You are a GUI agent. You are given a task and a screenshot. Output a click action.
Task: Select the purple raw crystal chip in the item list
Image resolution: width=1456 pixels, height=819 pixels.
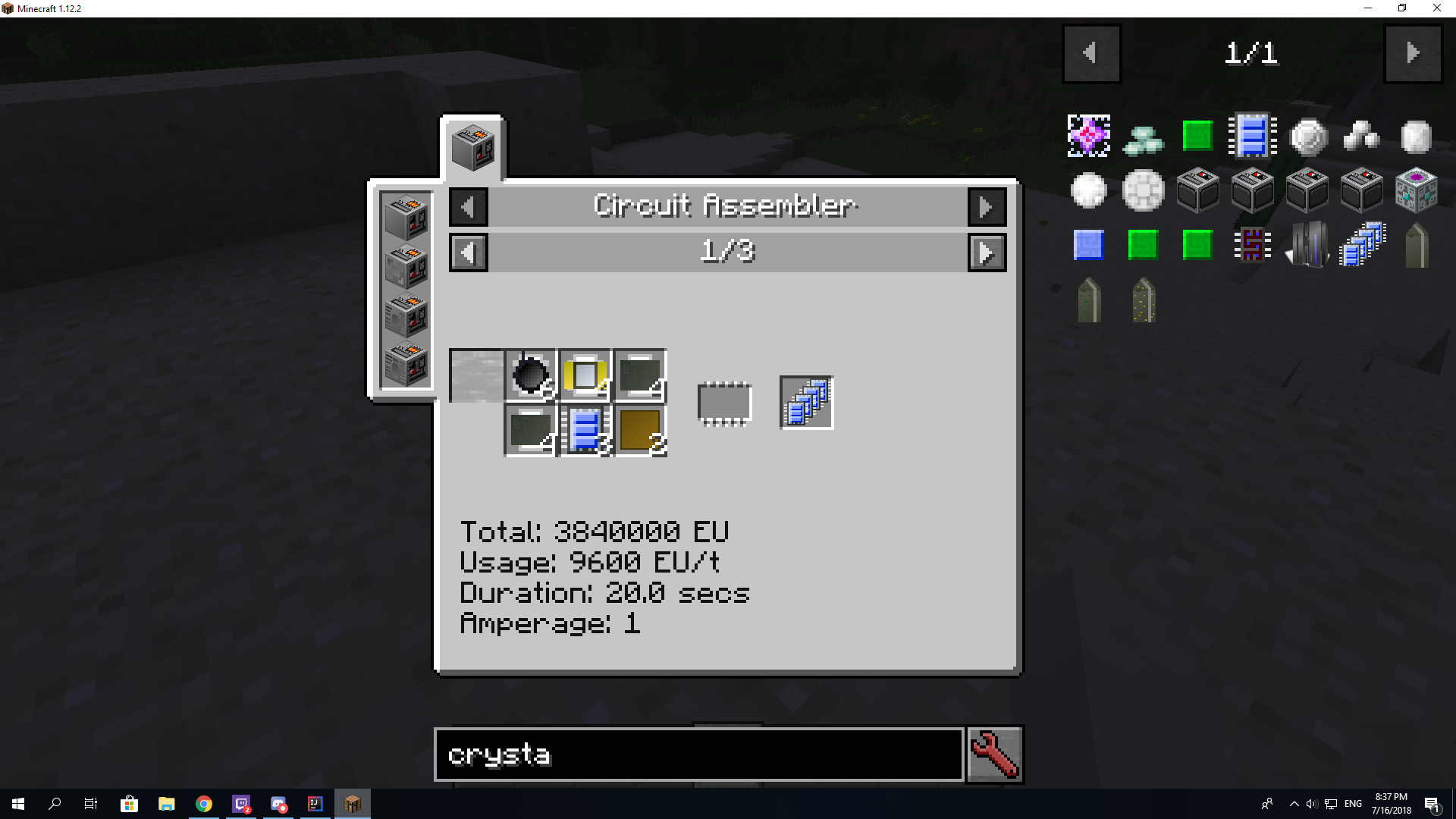click(x=1089, y=136)
